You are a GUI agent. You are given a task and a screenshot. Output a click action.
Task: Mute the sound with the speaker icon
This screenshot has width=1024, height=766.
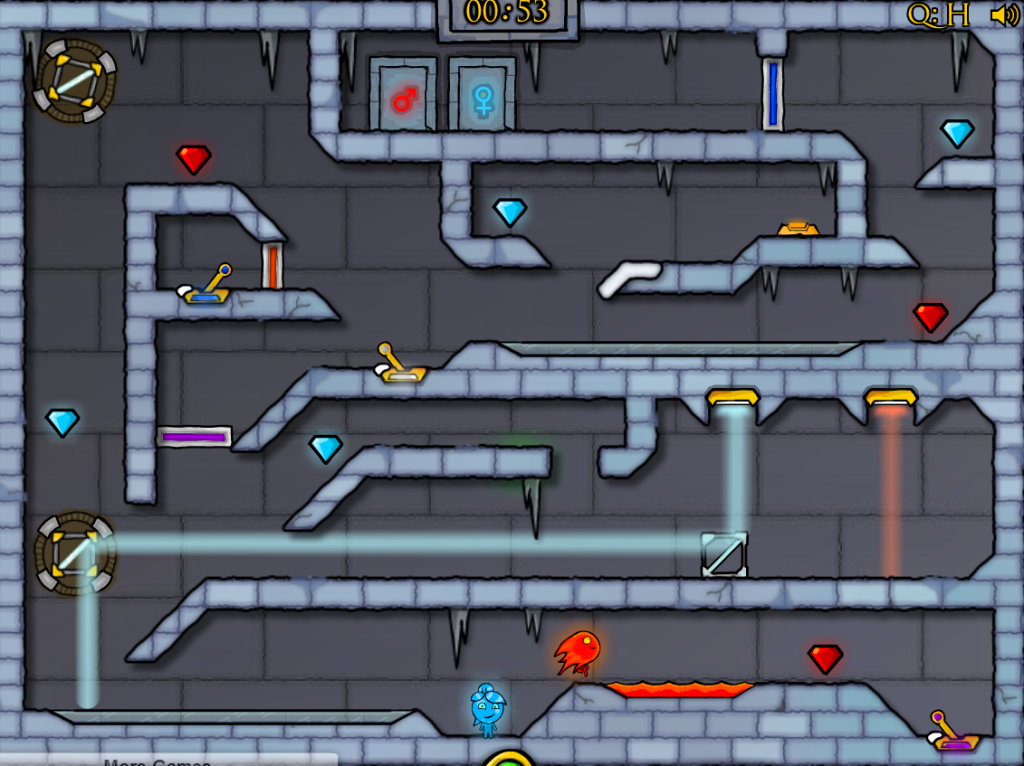[1004, 15]
